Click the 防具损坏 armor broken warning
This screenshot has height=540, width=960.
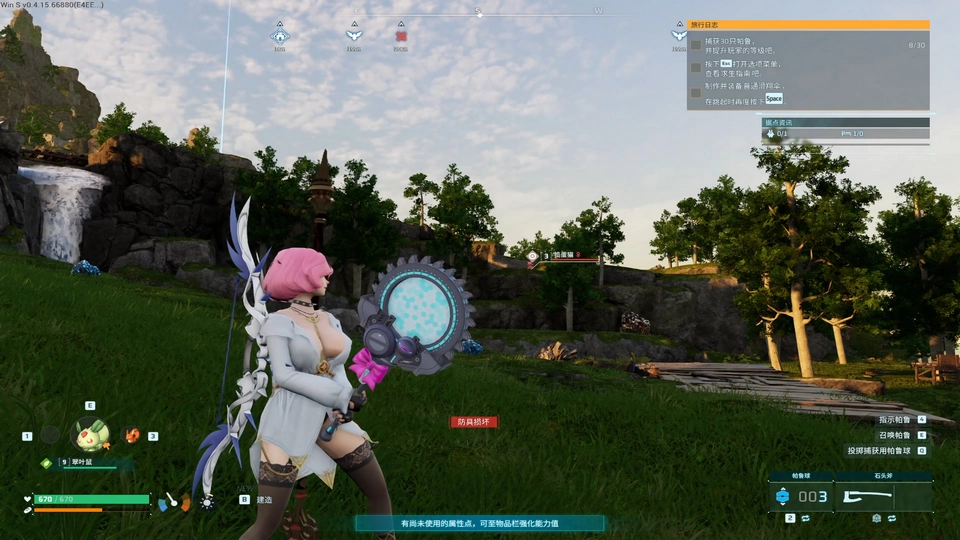point(473,422)
